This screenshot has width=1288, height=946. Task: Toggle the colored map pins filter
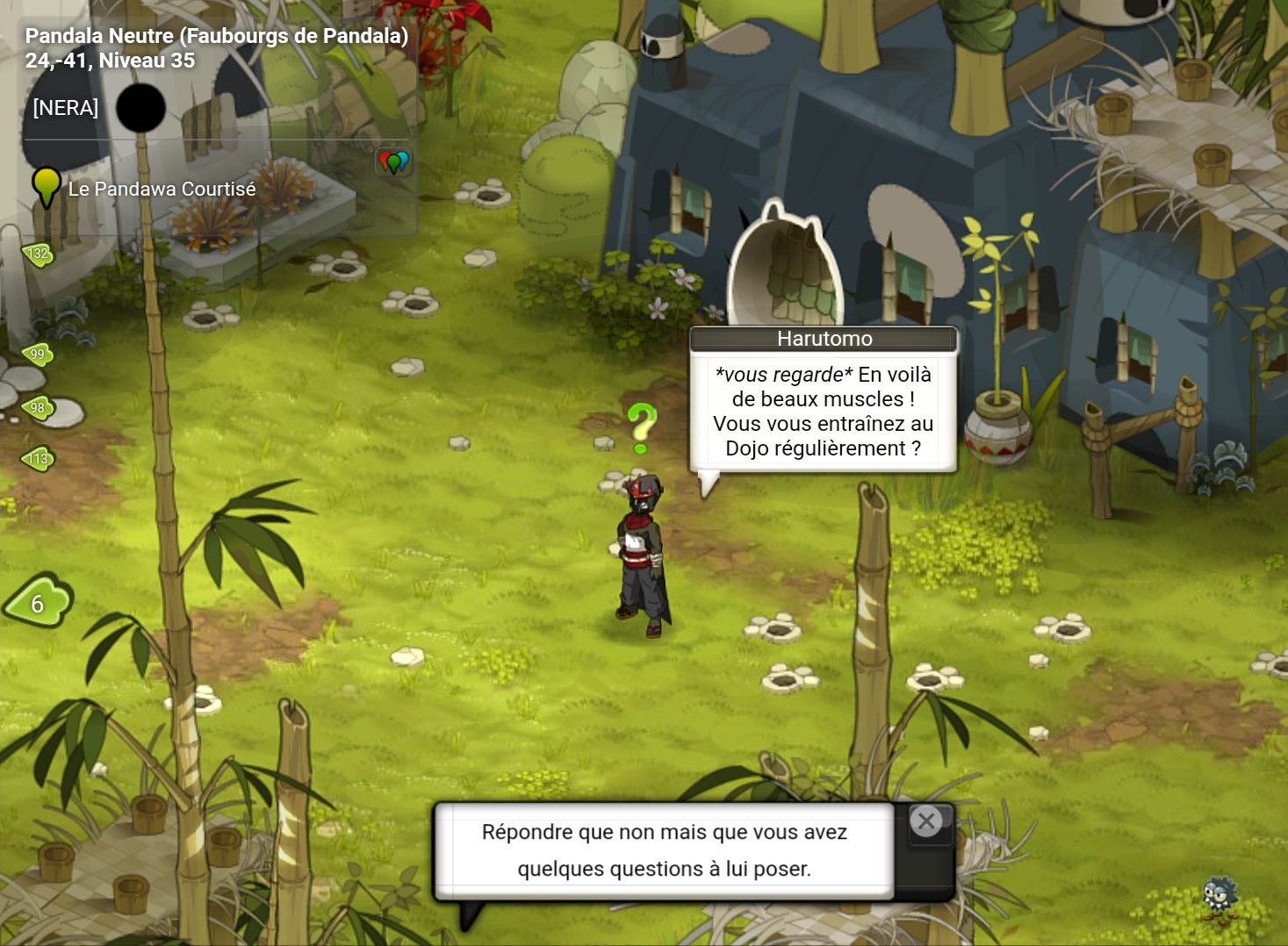click(x=393, y=161)
